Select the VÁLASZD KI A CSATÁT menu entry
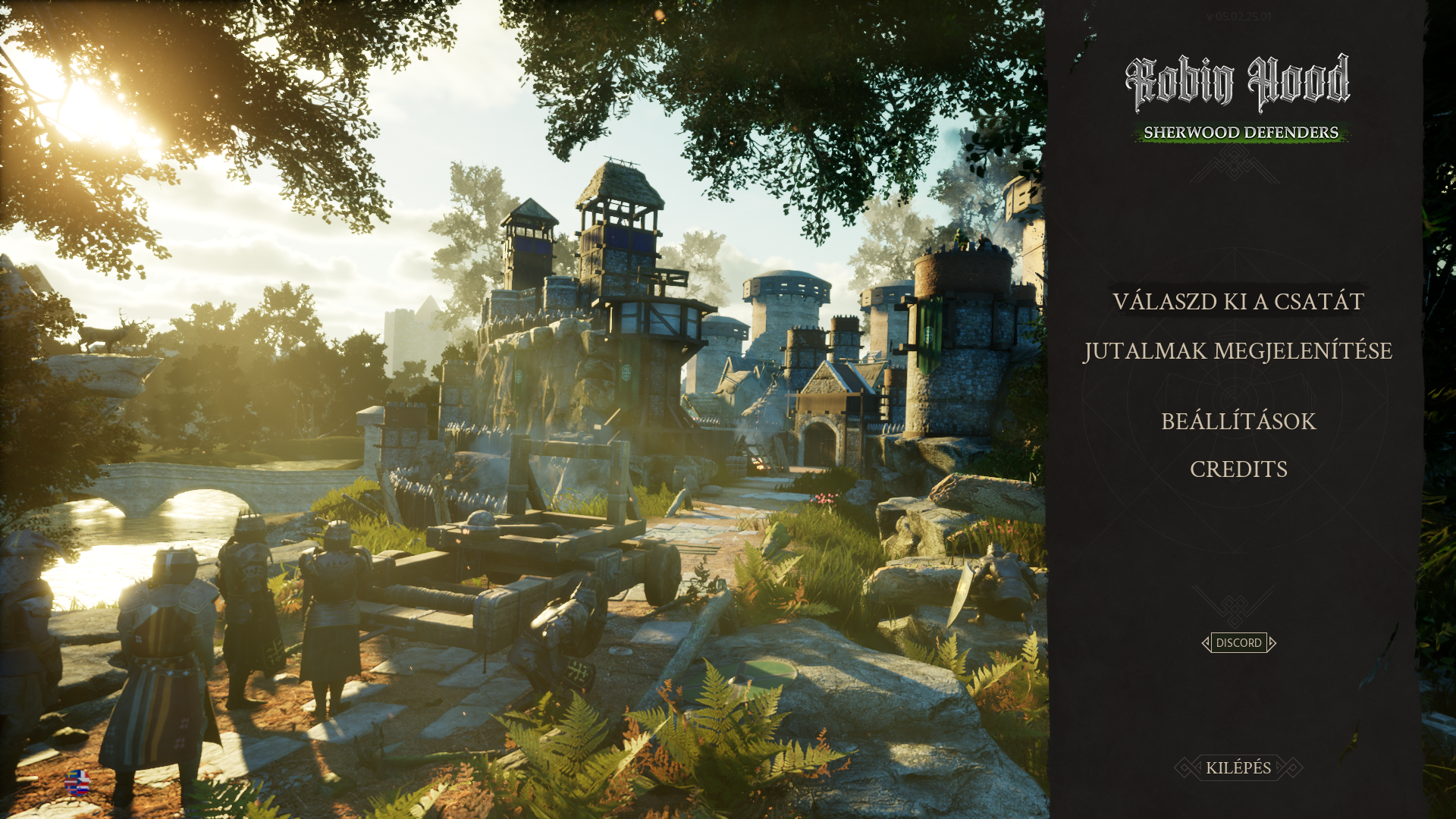This screenshot has width=1456, height=819. pyautogui.click(x=1238, y=302)
